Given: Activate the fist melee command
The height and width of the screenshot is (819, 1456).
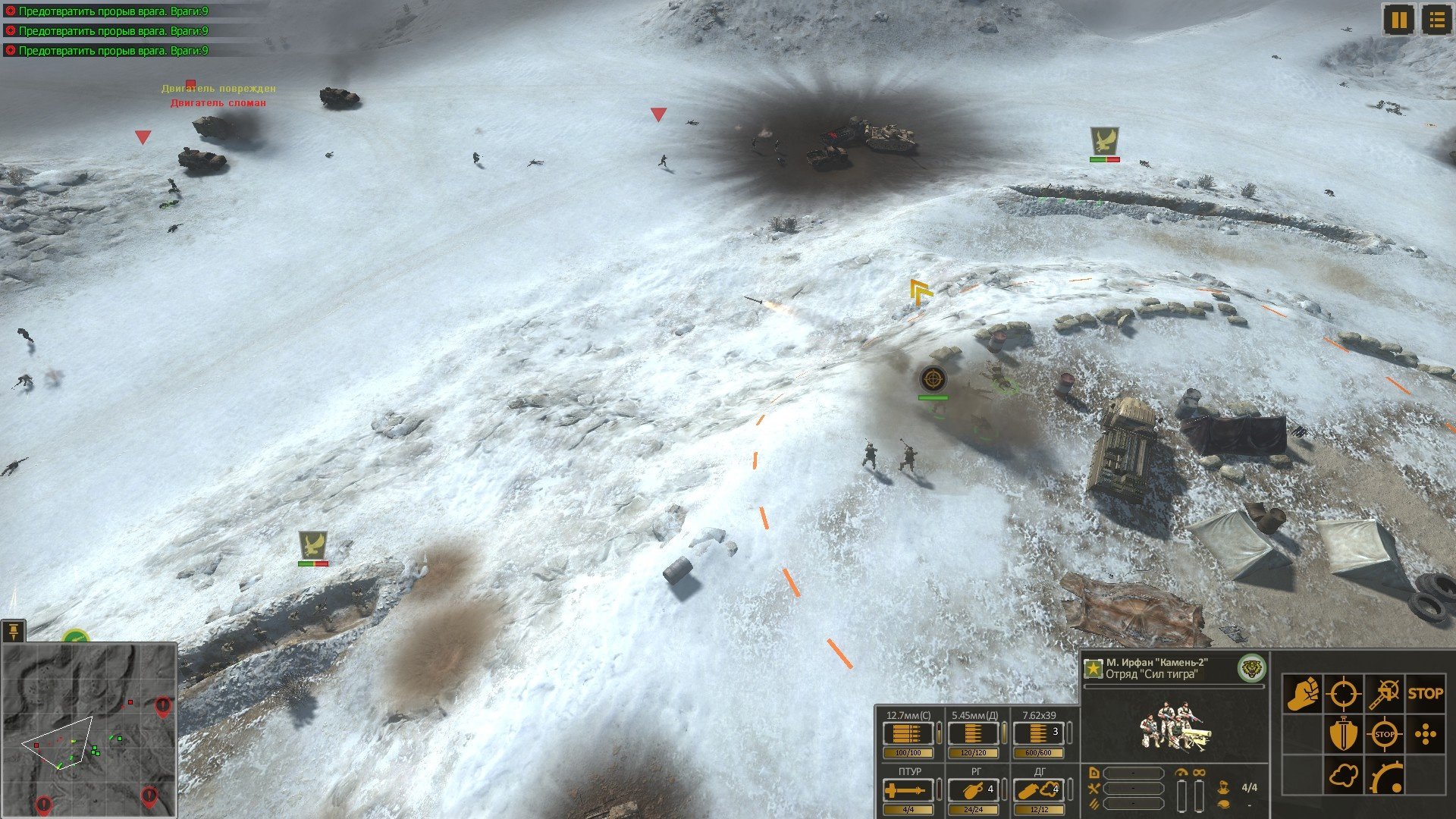Looking at the screenshot, I should tap(1302, 693).
